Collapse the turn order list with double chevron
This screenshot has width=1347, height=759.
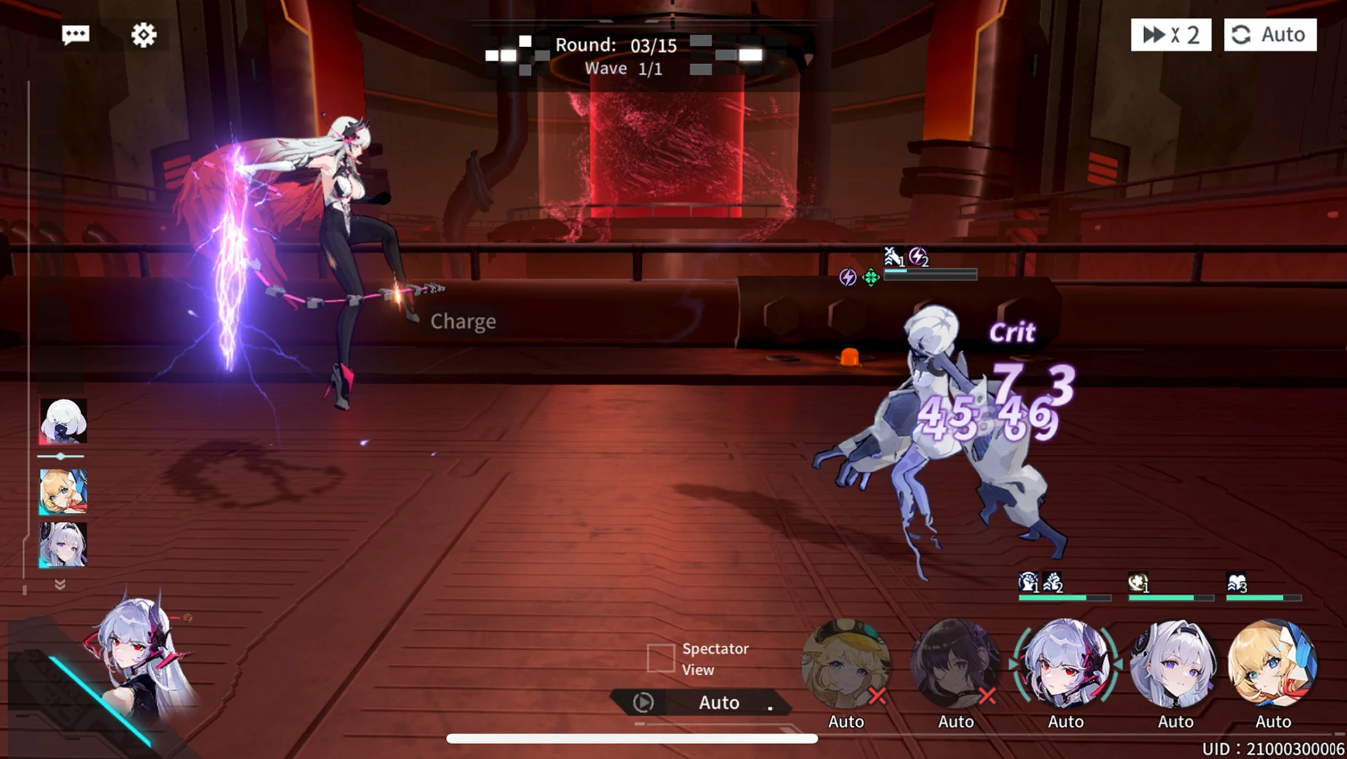click(x=59, y=585)
